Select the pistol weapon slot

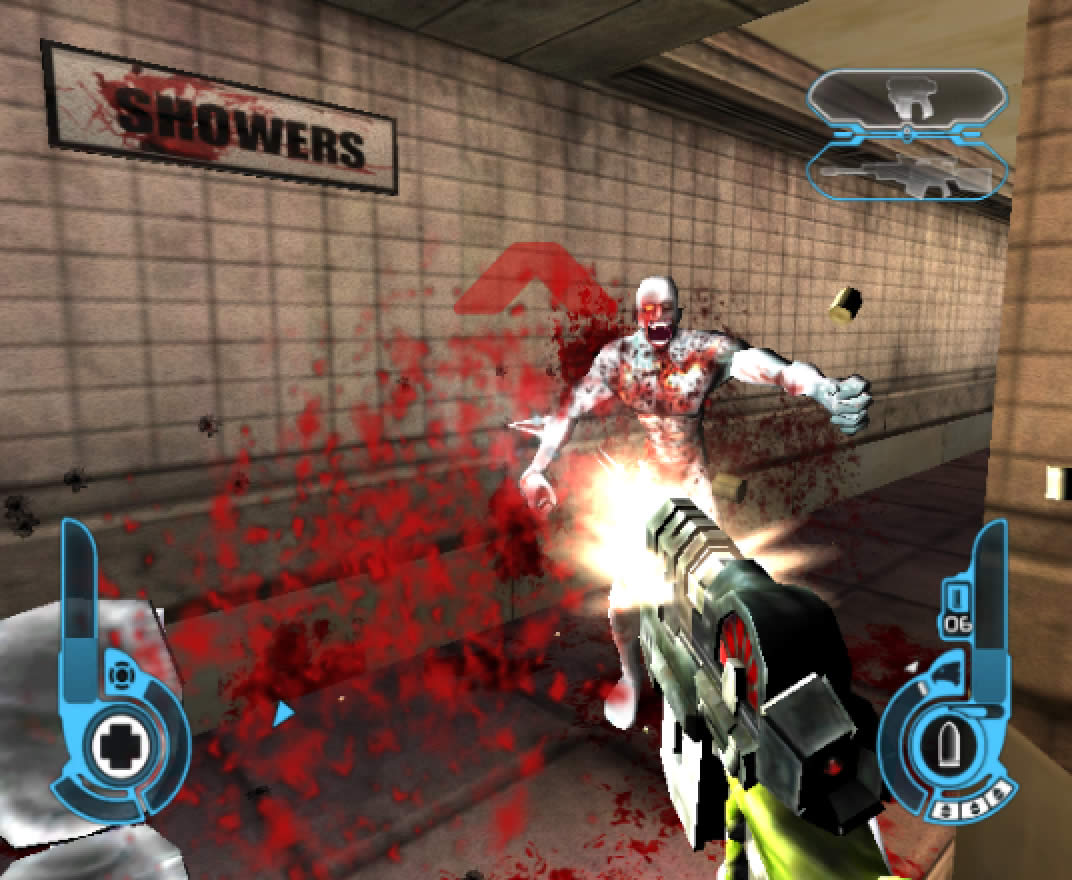(907, 99)
